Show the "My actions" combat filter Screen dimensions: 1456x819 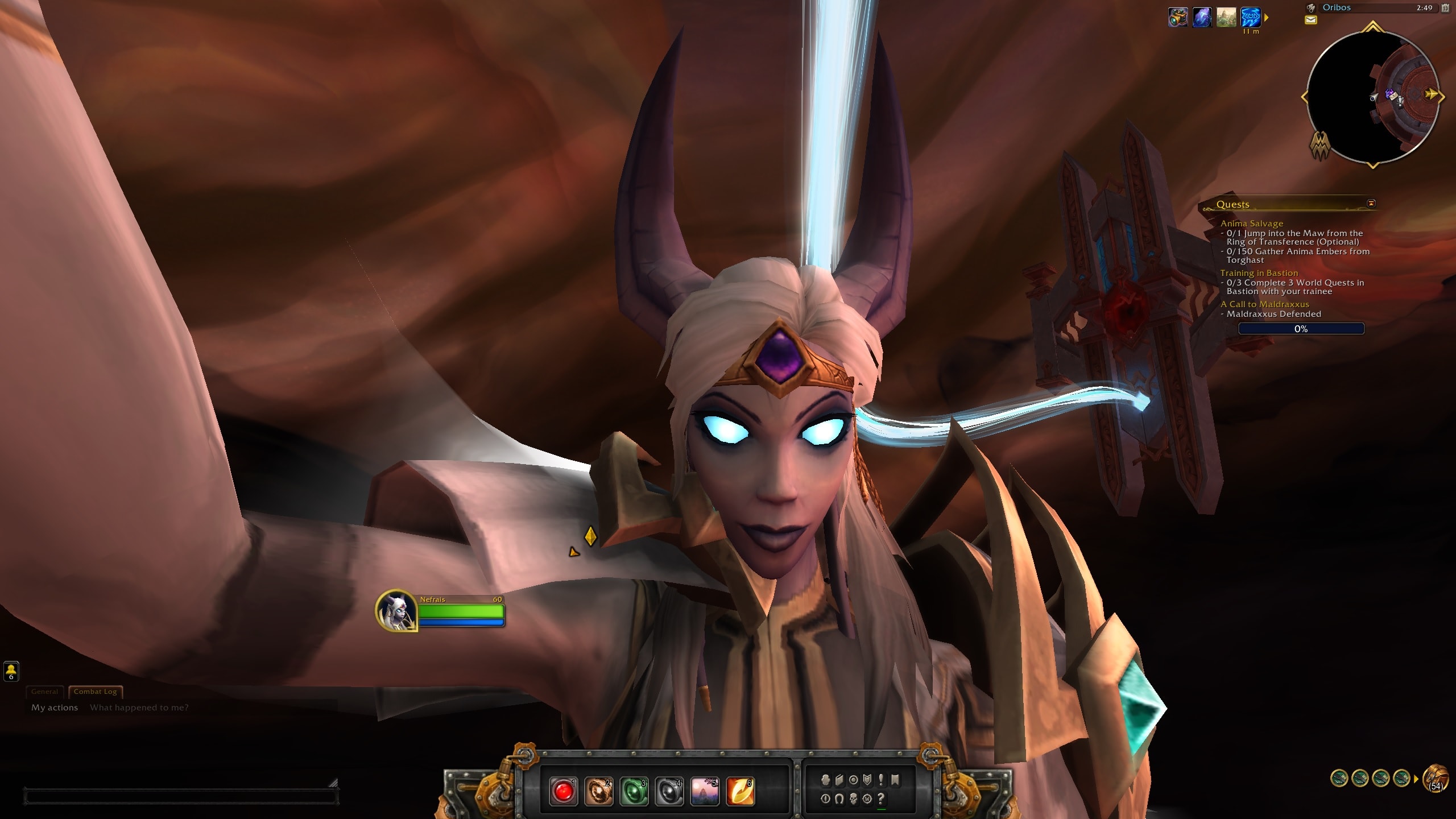click(55, 708)
